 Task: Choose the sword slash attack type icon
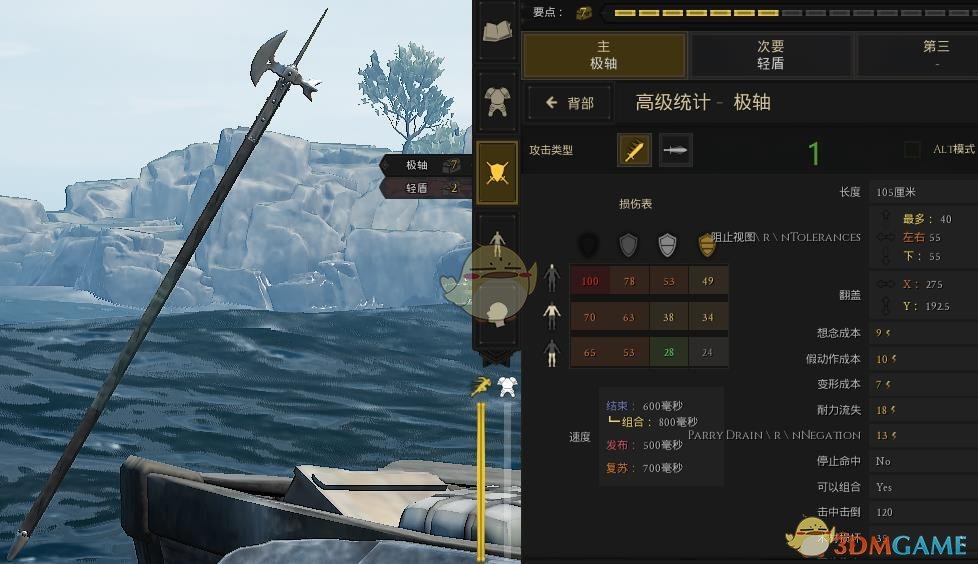click(x=634, y=150)
